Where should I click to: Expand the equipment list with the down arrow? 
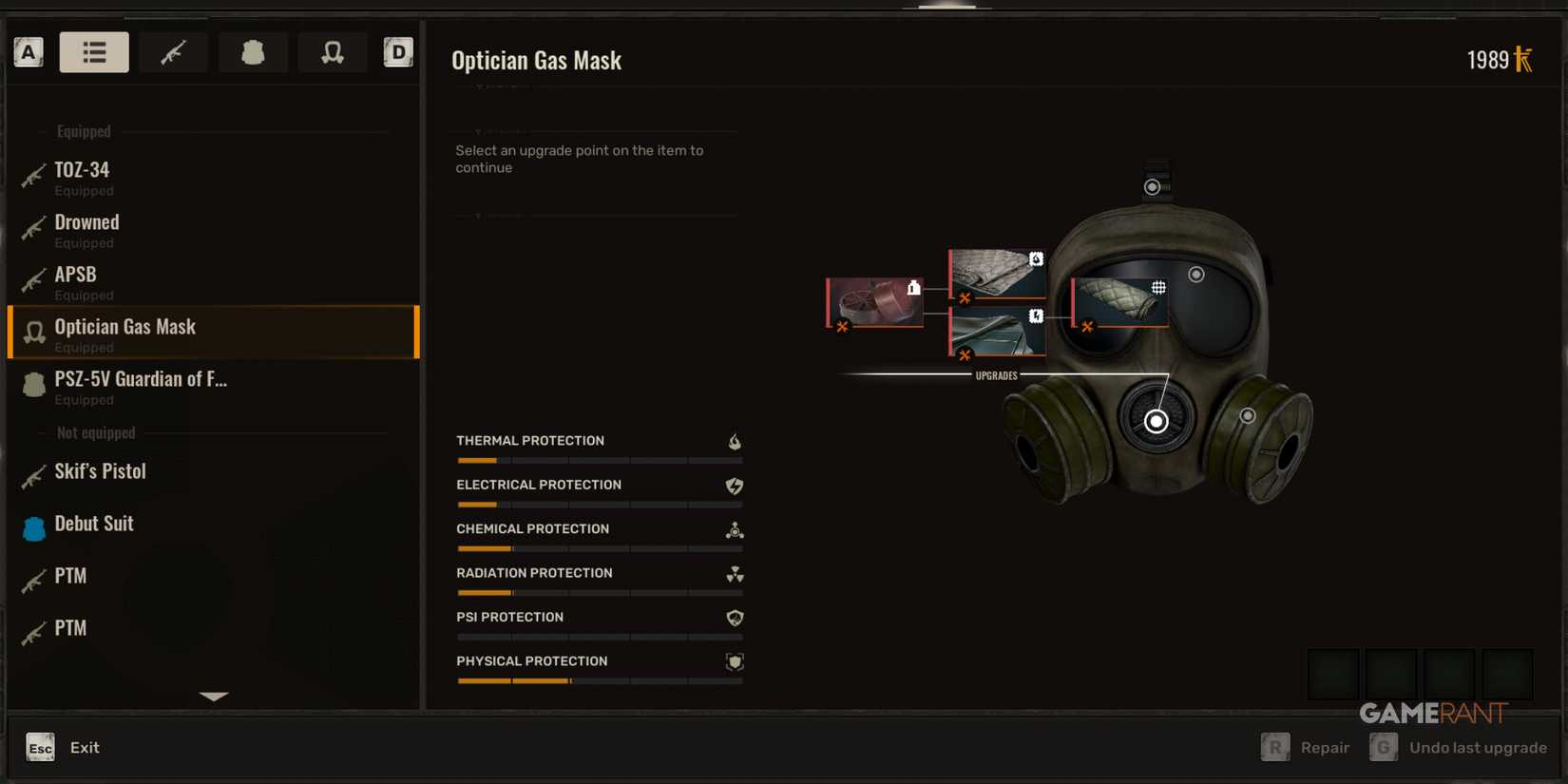point(213,696)
